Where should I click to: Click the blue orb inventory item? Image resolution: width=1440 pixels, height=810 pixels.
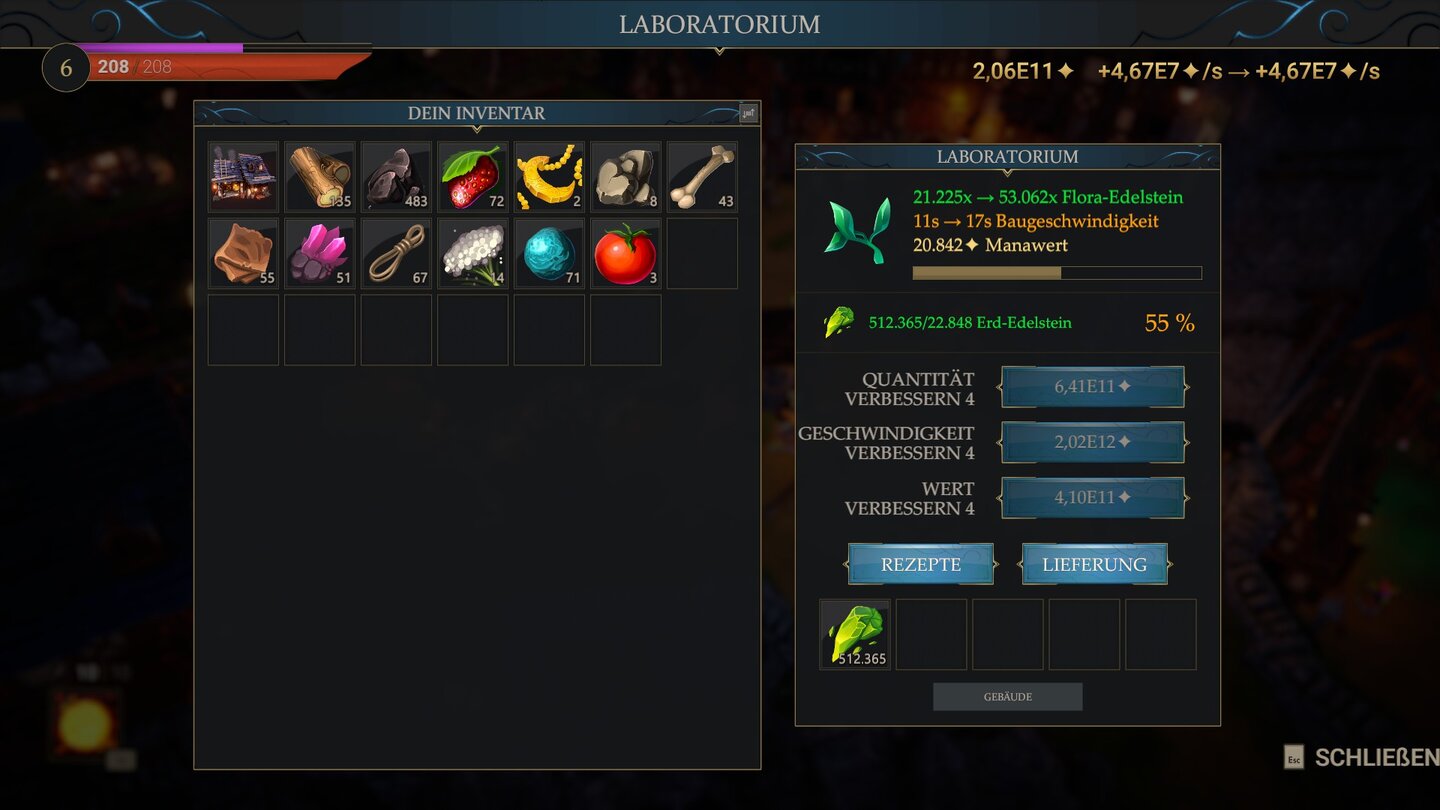[x=548, y=252]
